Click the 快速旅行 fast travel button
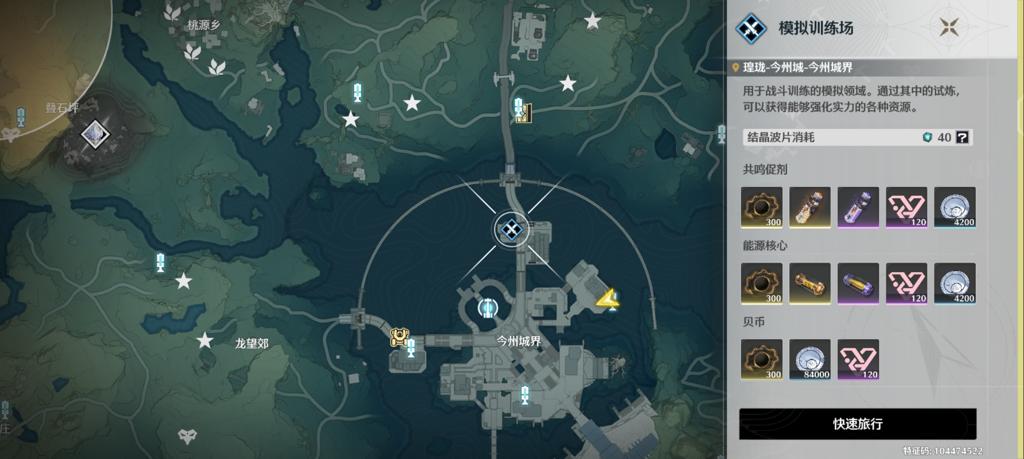The width and height of the screenshot is (1024, 459). point(857,424)
